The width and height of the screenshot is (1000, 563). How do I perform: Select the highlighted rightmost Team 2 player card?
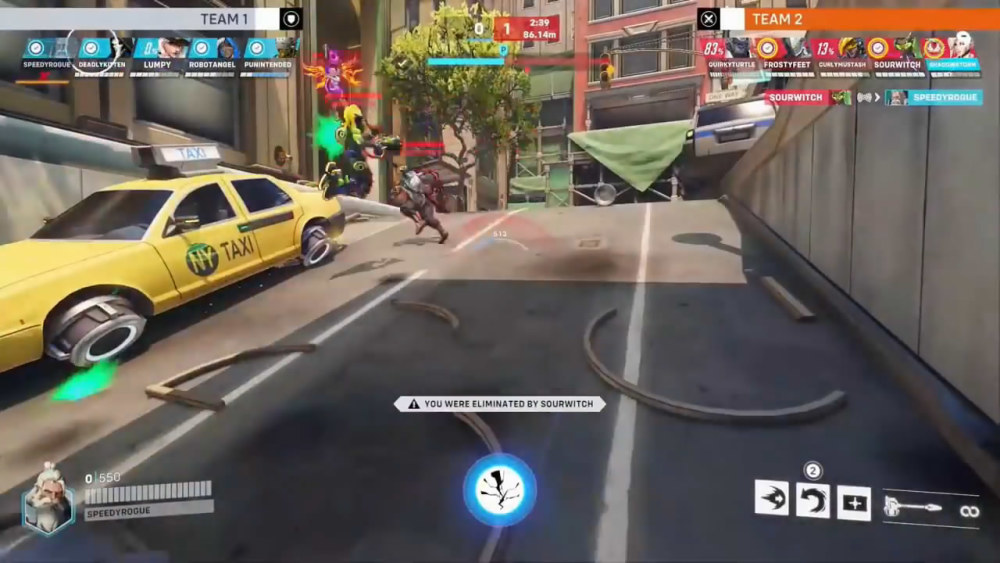[x=951, y=54]
